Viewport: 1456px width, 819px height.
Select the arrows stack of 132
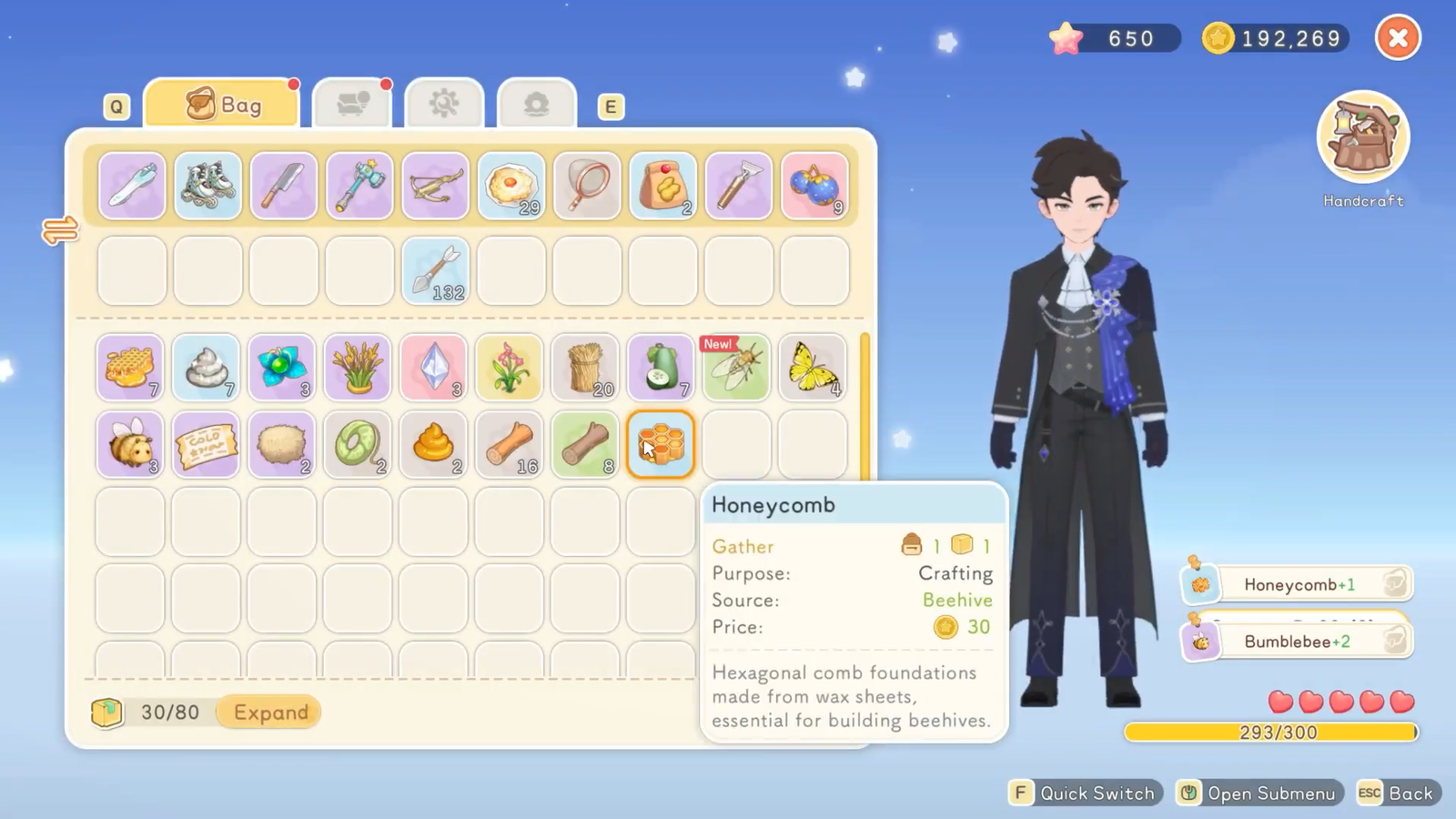click(435, 271)
